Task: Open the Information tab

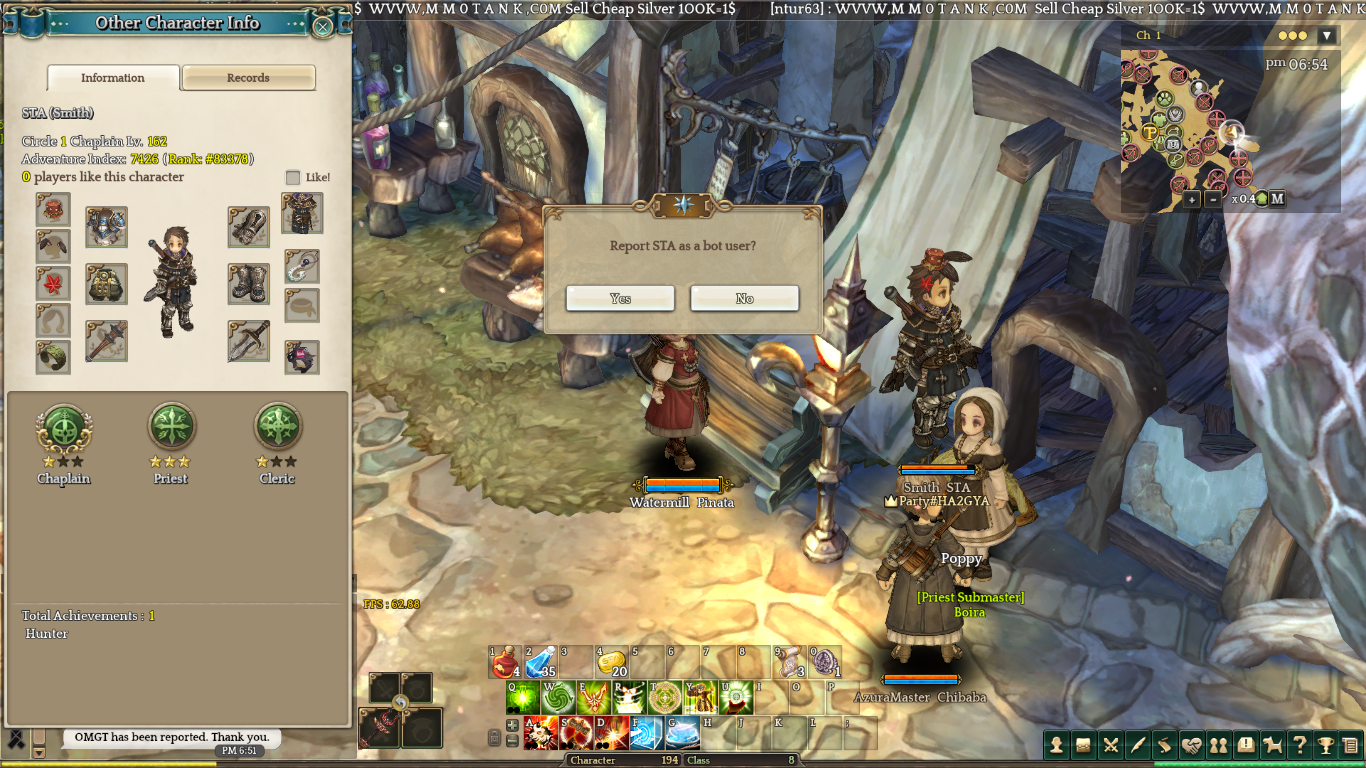Action: pyautogui.click(x=113, y=78)
